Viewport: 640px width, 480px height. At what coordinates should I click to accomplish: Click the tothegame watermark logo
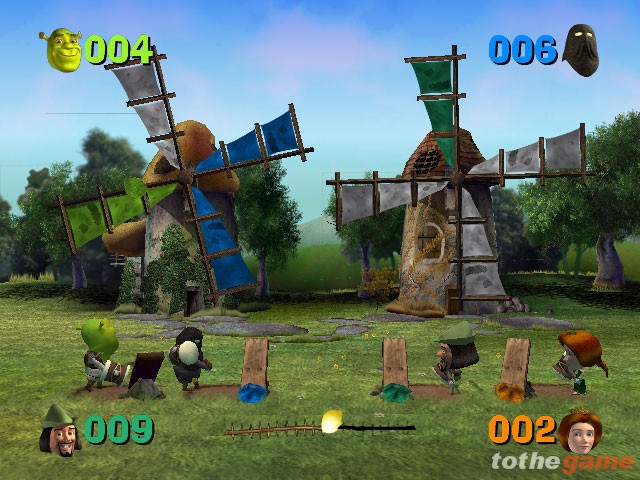[562, 461]
